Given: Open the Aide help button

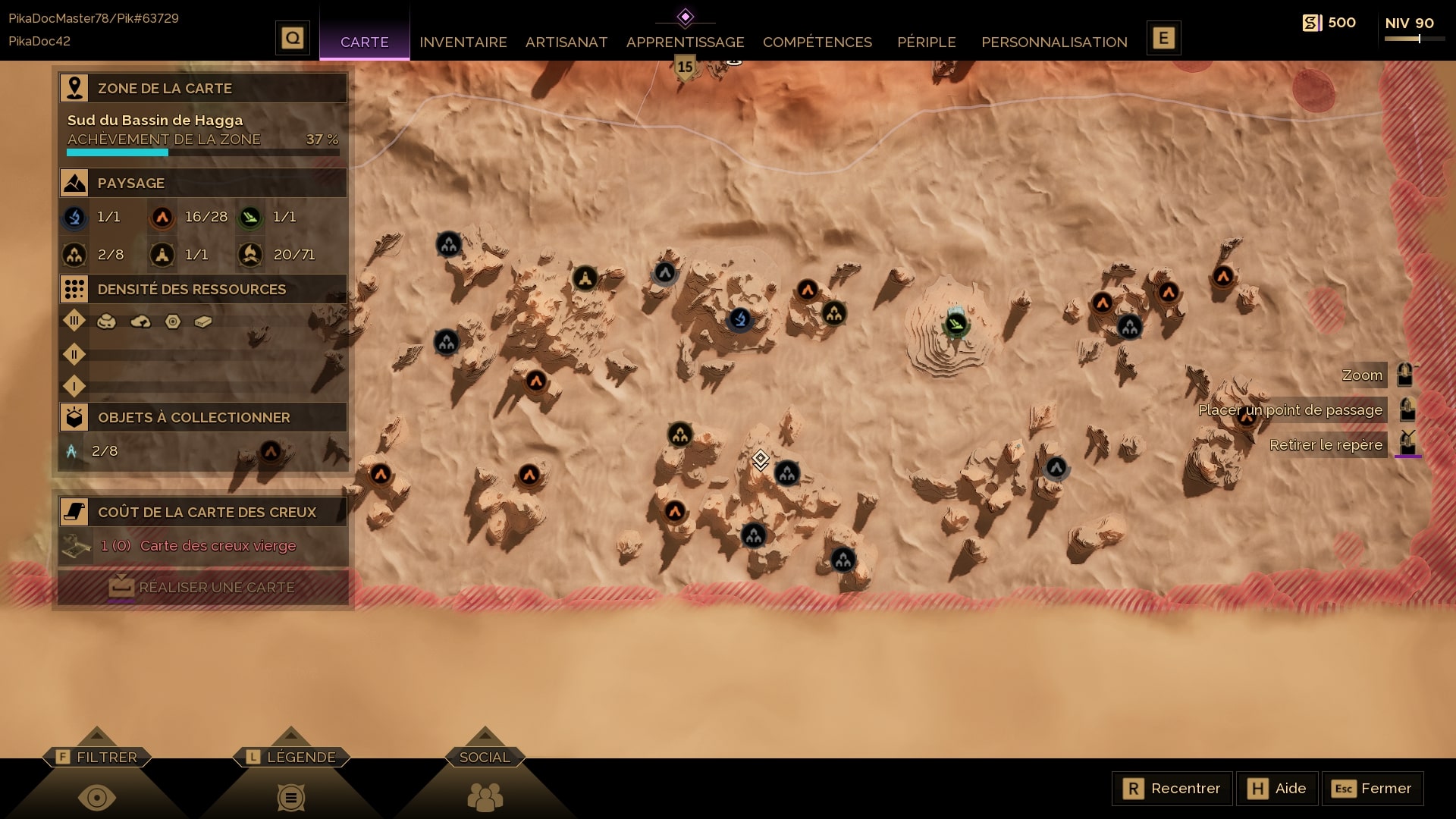Looking at the screenshot, I should (1277, 789).
